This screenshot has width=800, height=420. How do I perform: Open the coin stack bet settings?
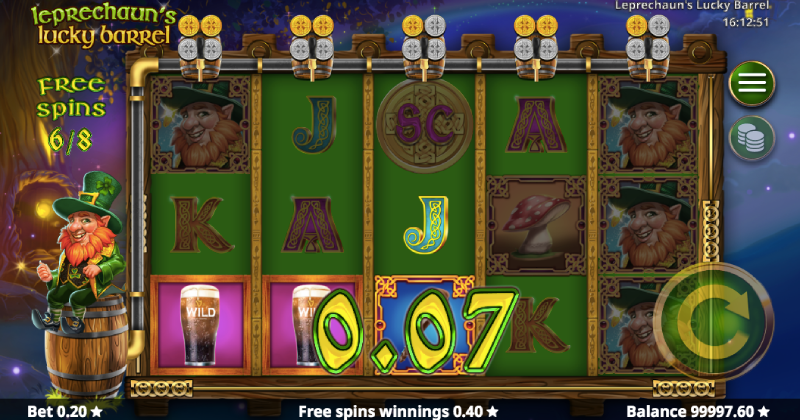click(x=751, y=137)
